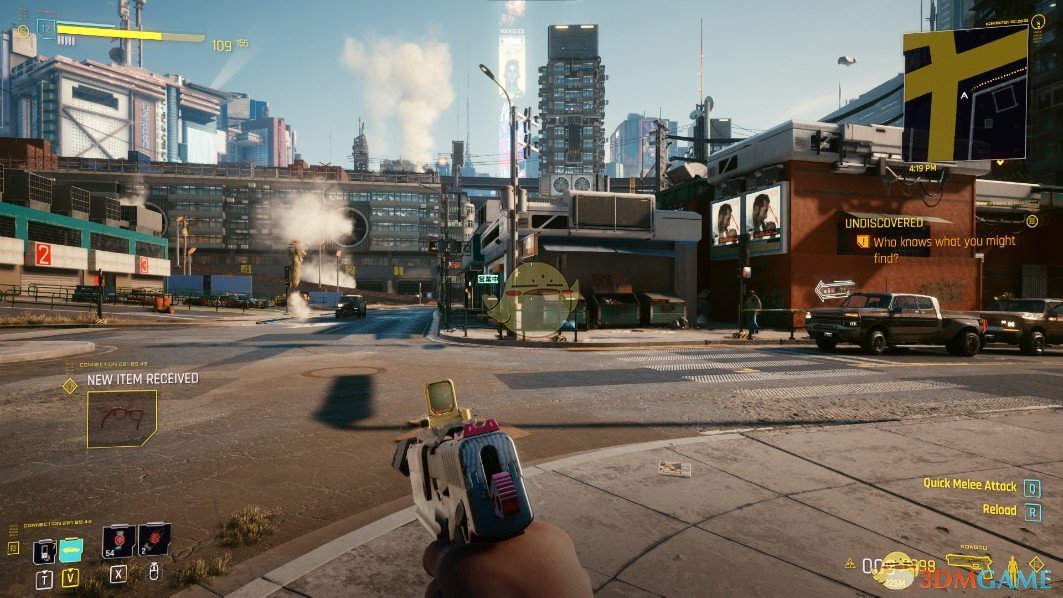Click the level 12 badge
1063x598 pixels.
(x=45, y=29)
